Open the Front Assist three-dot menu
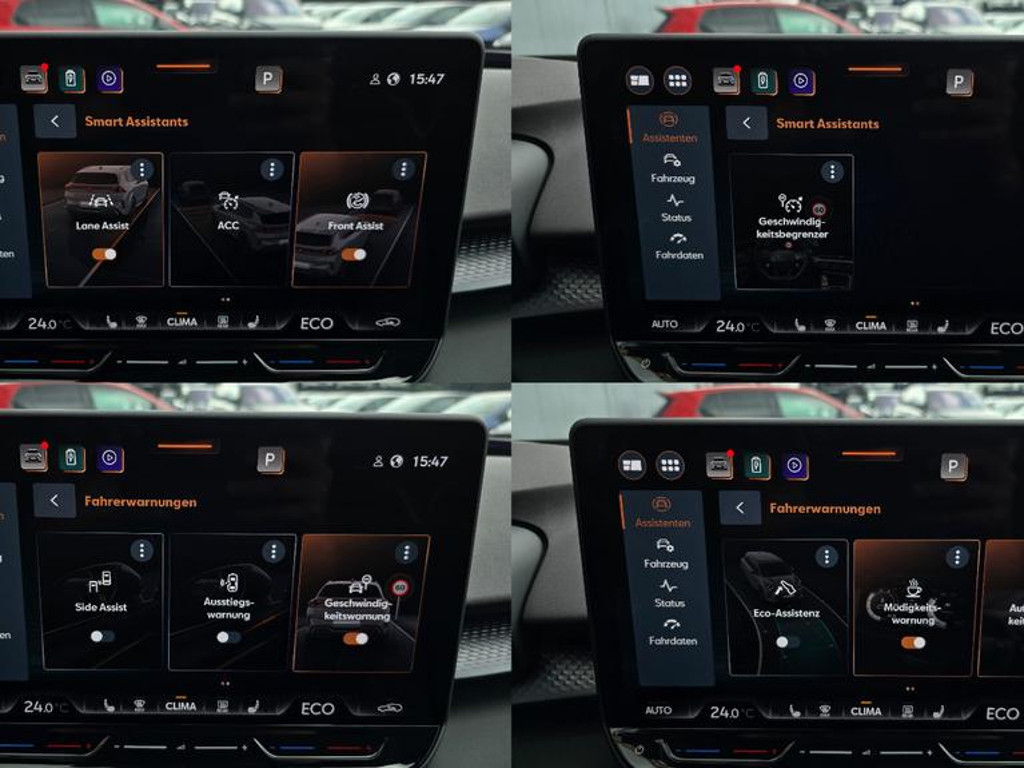 coord(403,170)
